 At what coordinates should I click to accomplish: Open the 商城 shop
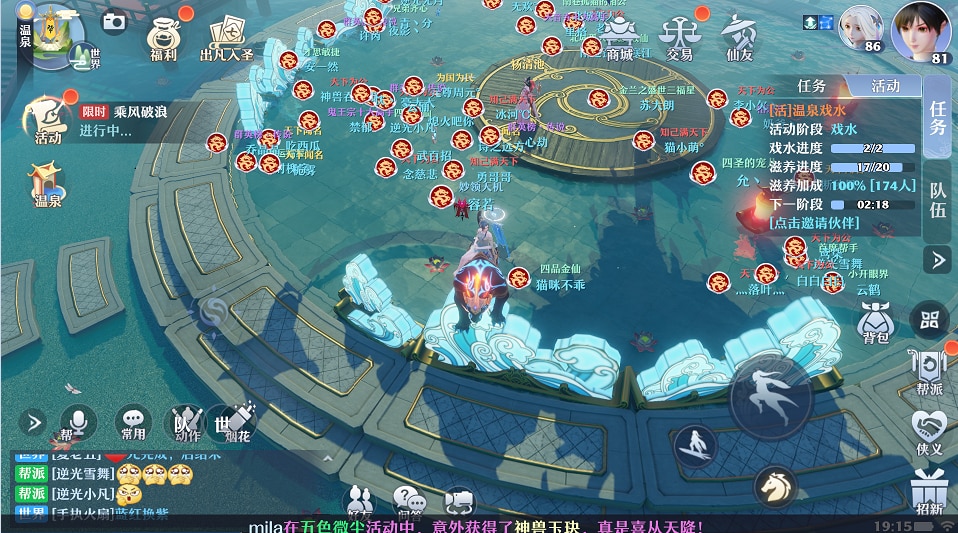620,38
